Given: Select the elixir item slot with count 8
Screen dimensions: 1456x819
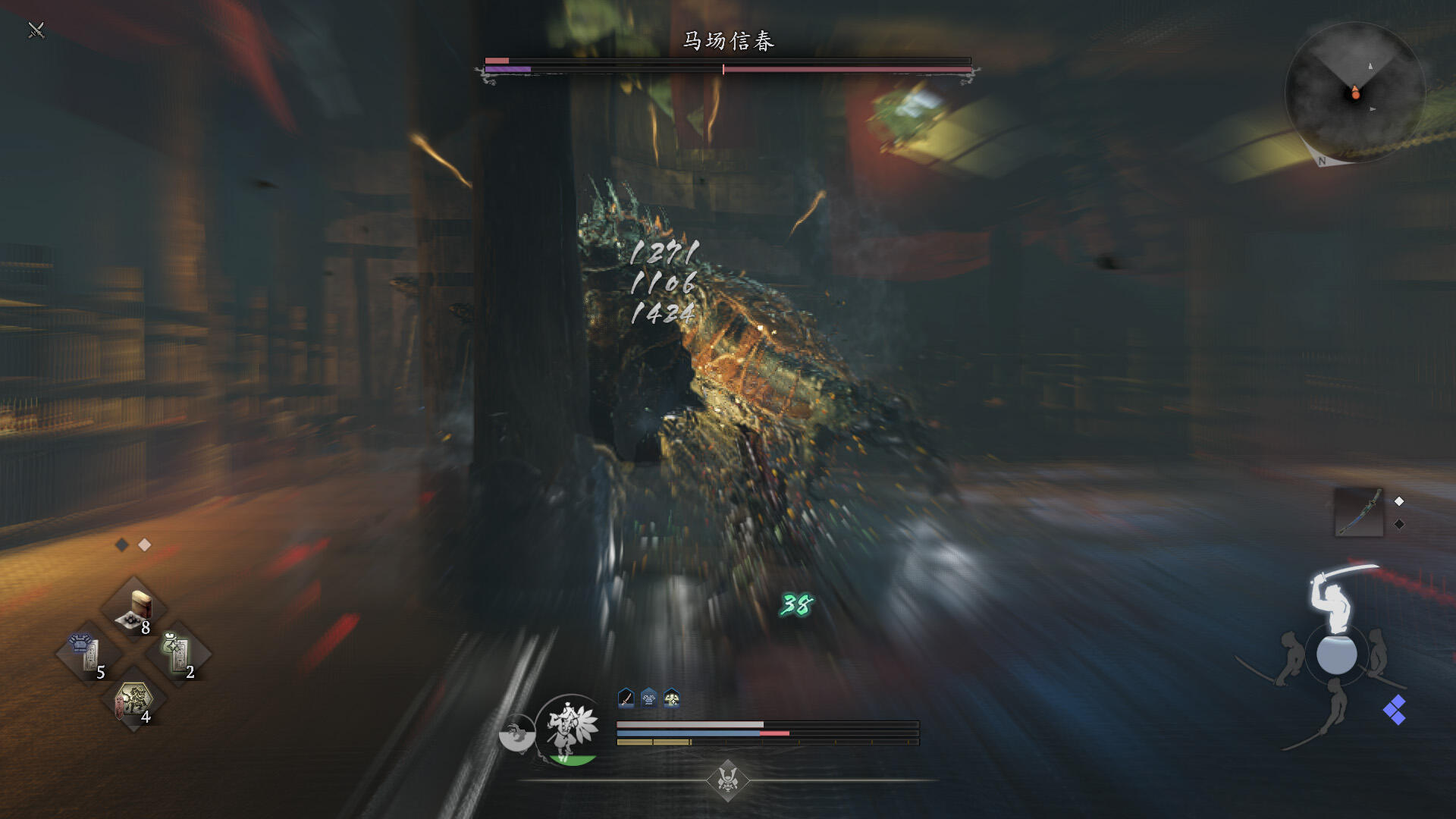Looking at the screenshot, I should pos(135,610).
